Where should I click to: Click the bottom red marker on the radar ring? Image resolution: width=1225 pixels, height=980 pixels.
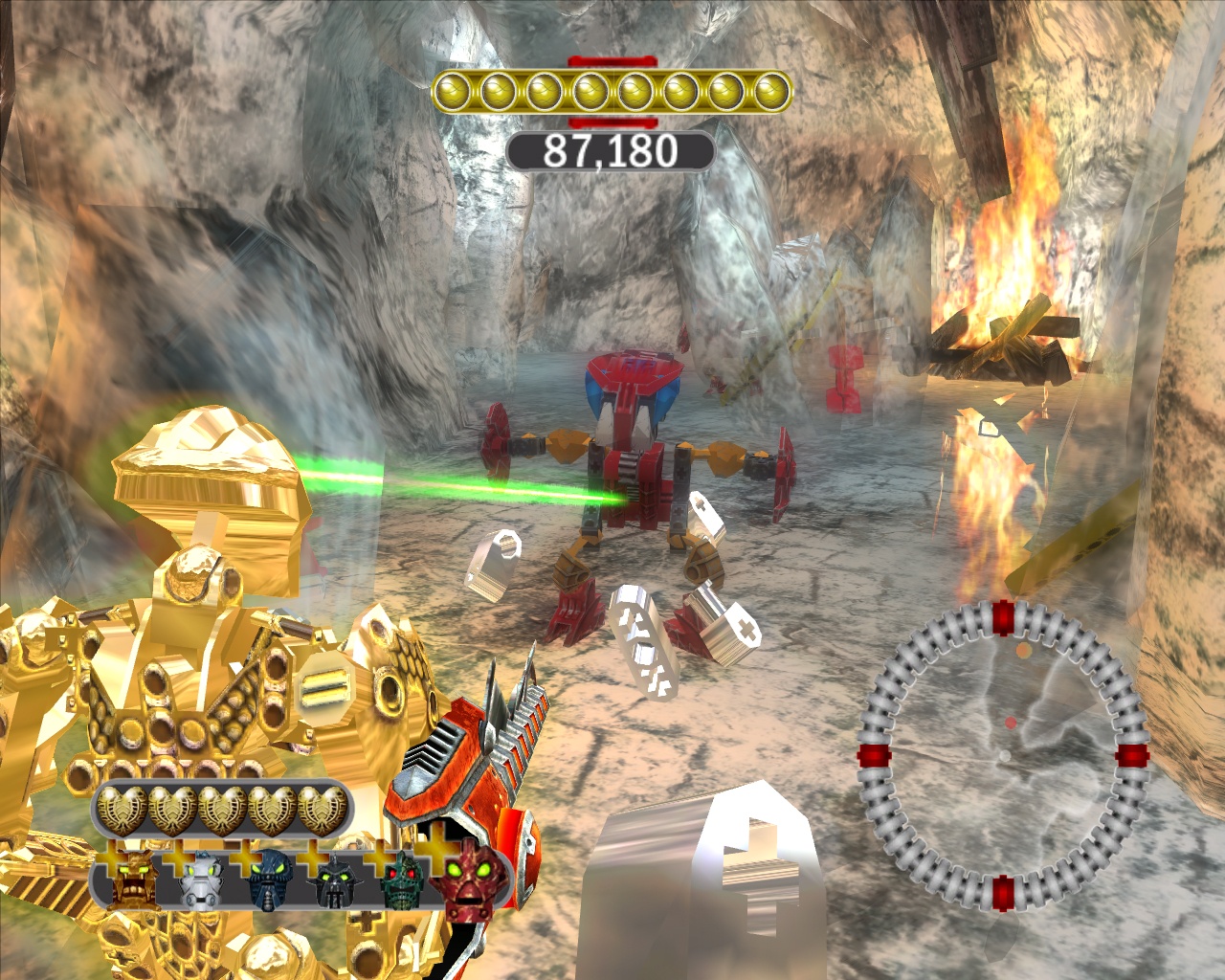click(x=1003, y=893)
